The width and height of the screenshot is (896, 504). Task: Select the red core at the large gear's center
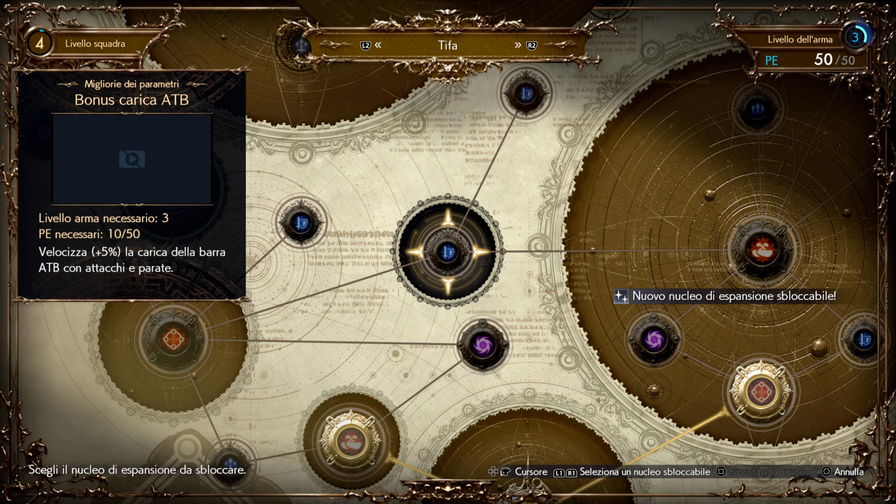761,247
